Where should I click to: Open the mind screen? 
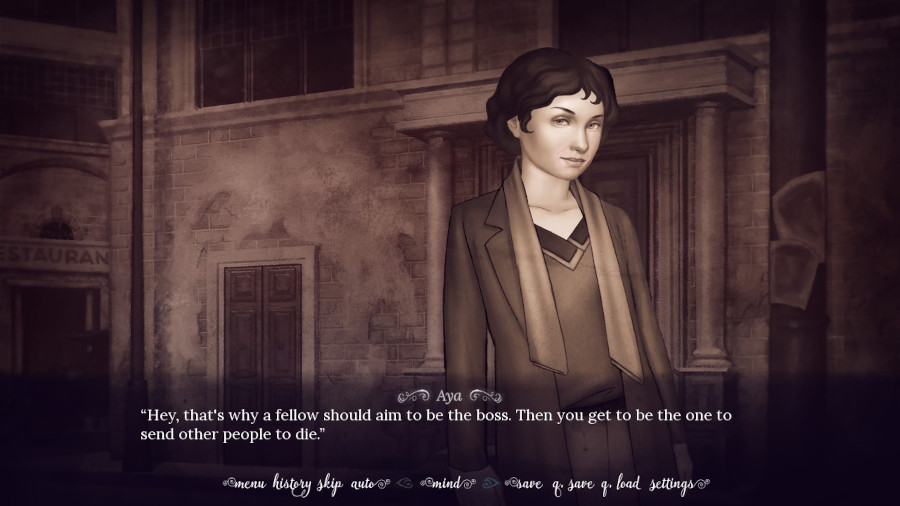point(447,485)
